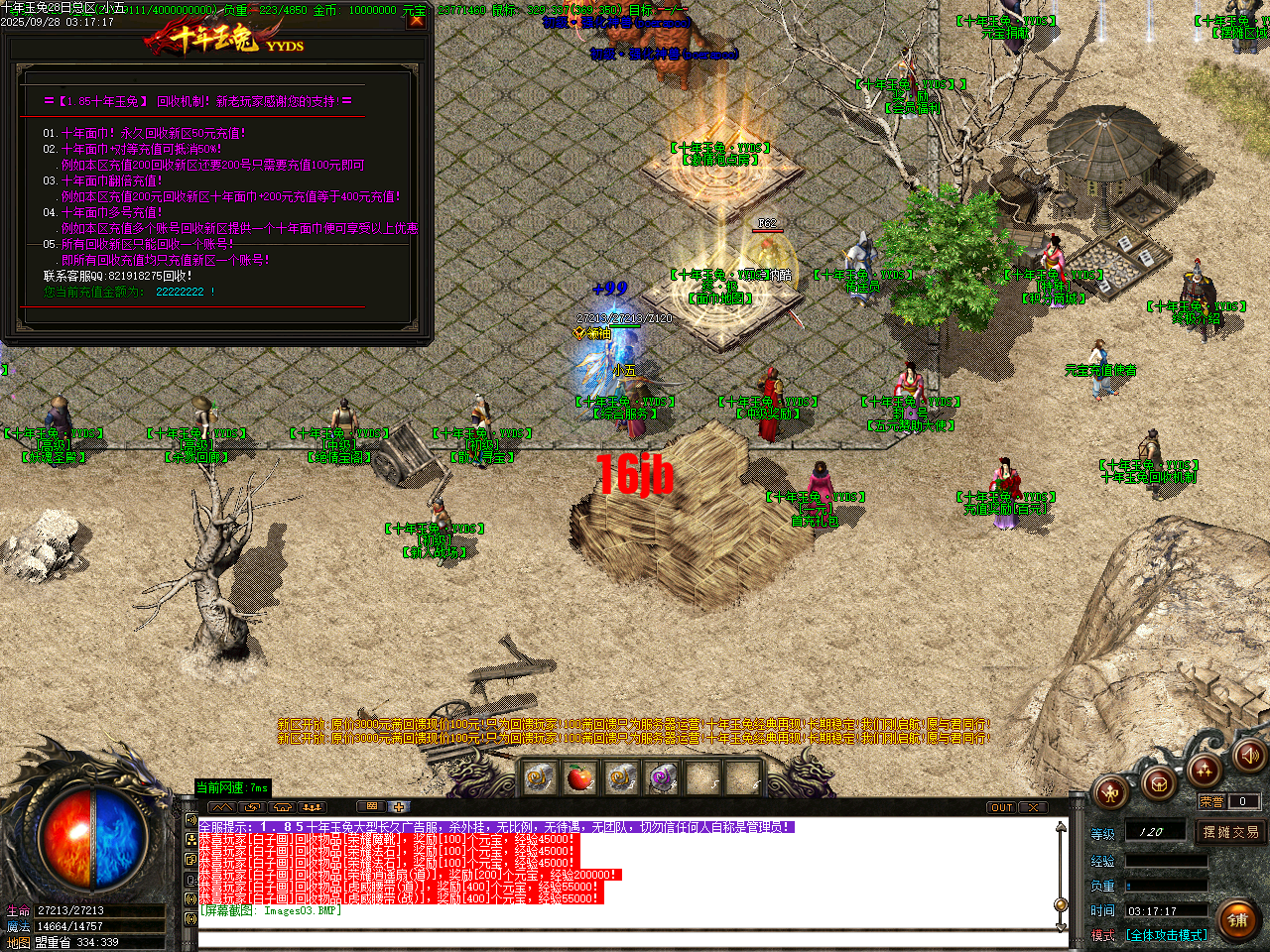Viewport: 1270px width, 952px height.
Task: Select the mountains icon in the mini toolbar
Action: pyautogui.click(x=223, y=808)
